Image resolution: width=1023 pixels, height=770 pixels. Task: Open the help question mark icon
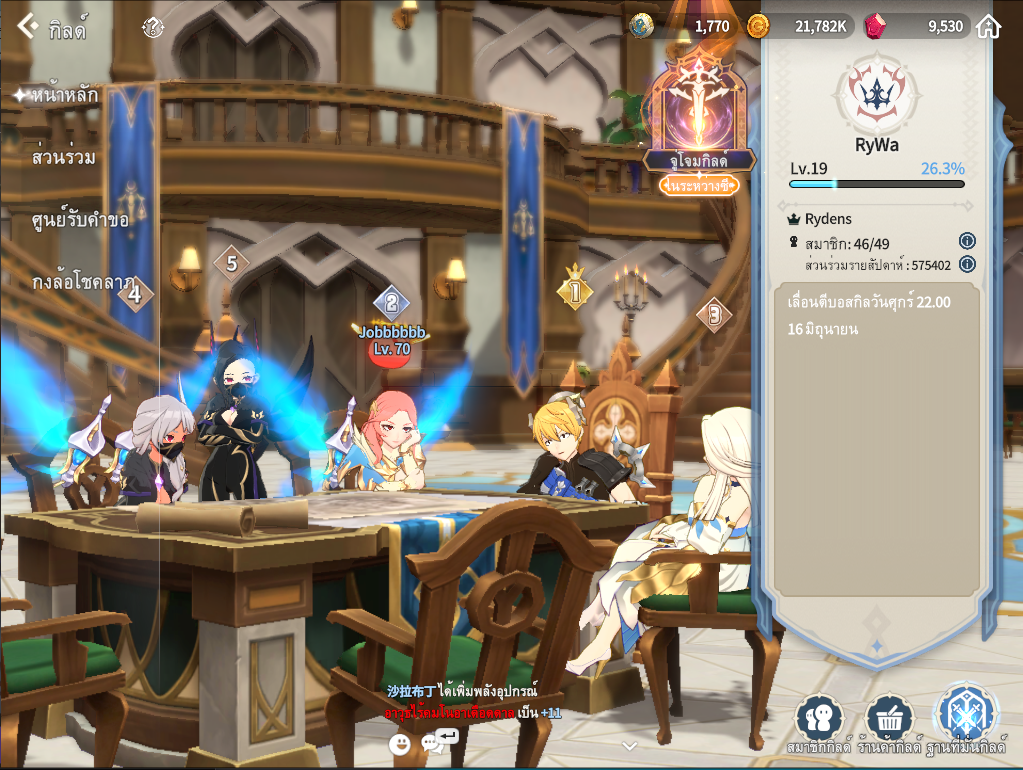152,27
